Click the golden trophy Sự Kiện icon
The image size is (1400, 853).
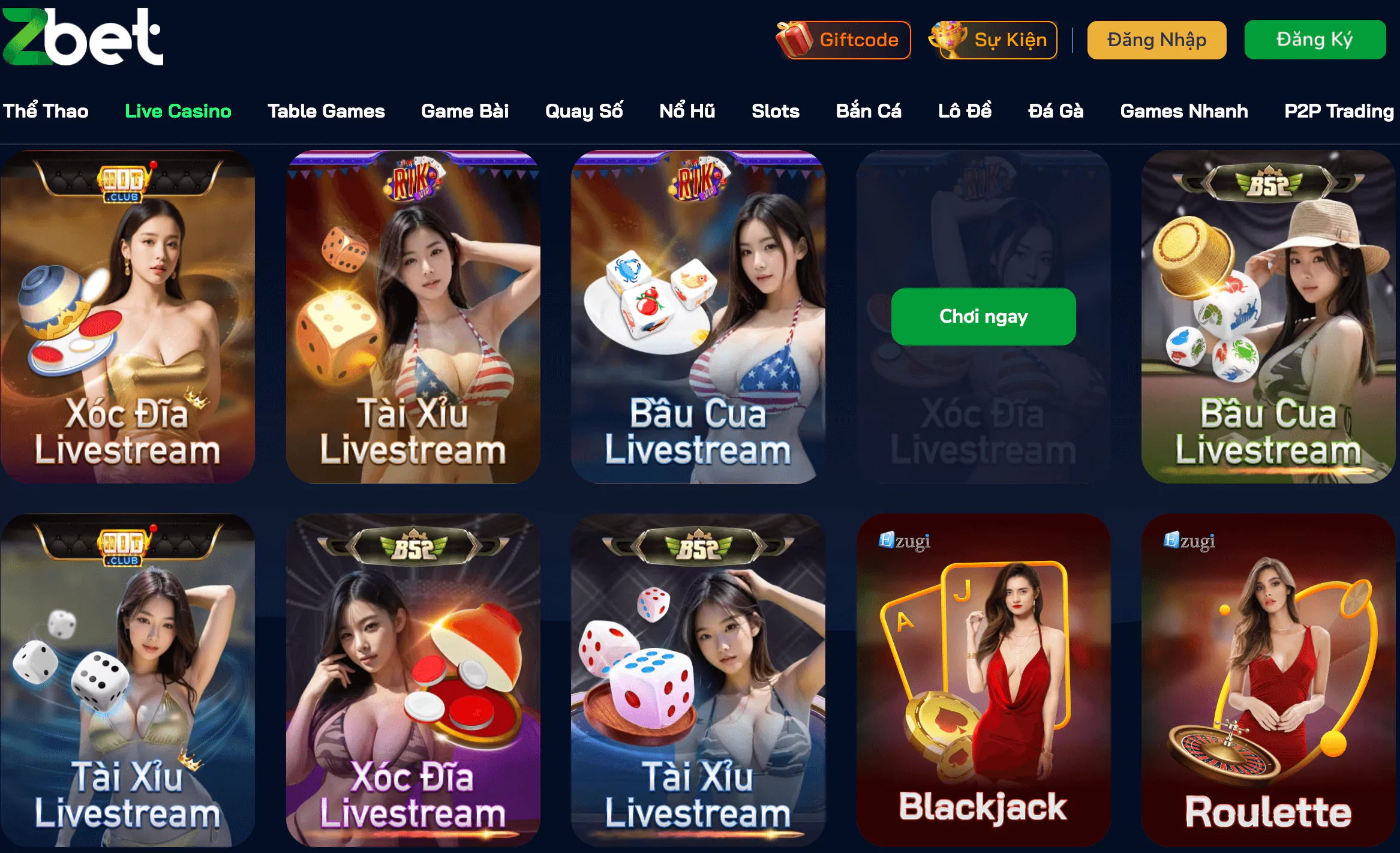(x=947, y=40)
